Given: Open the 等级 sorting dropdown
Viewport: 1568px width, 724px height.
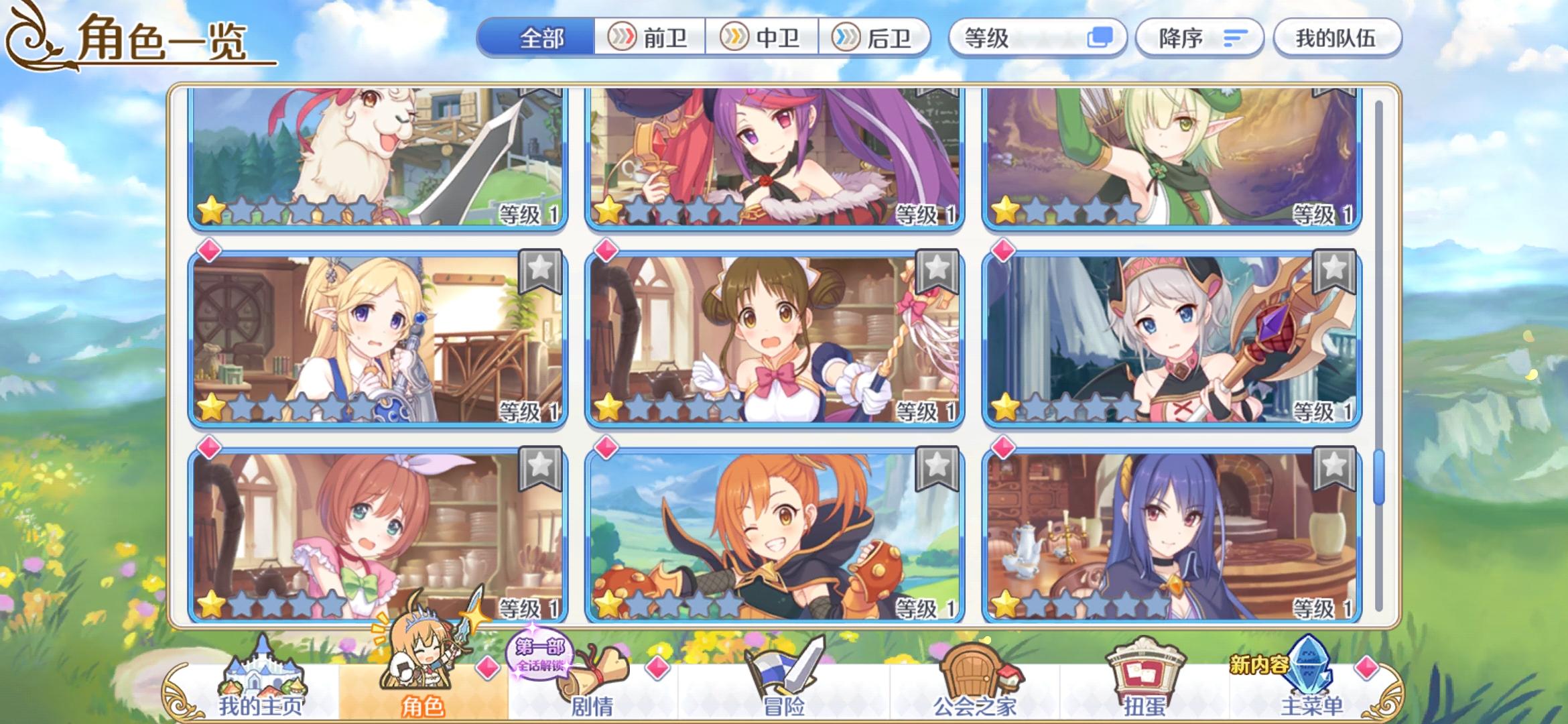Looking at the screenshot, I should [1037, 38].
